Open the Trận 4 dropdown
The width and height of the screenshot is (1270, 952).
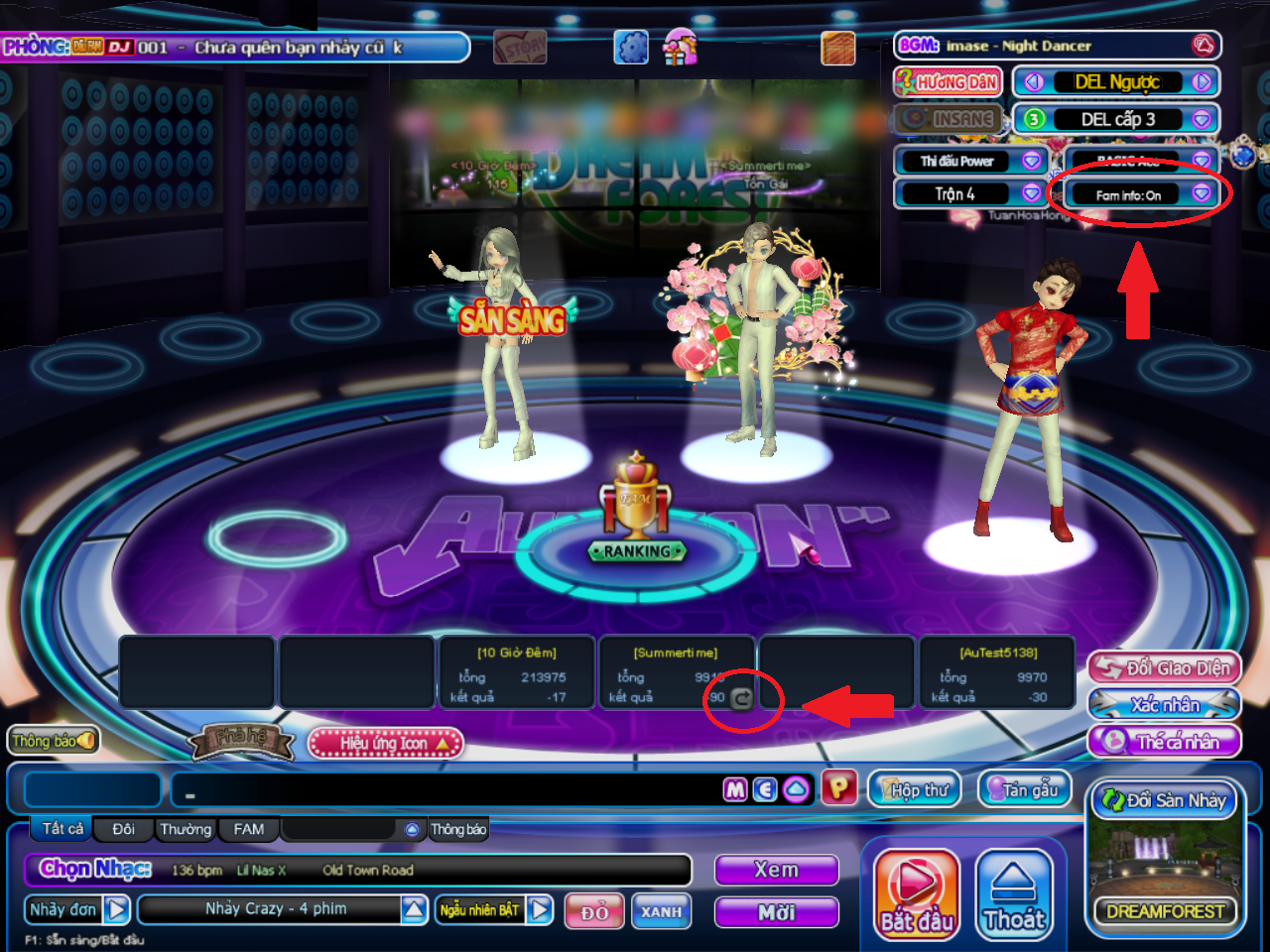point(1031,193)
